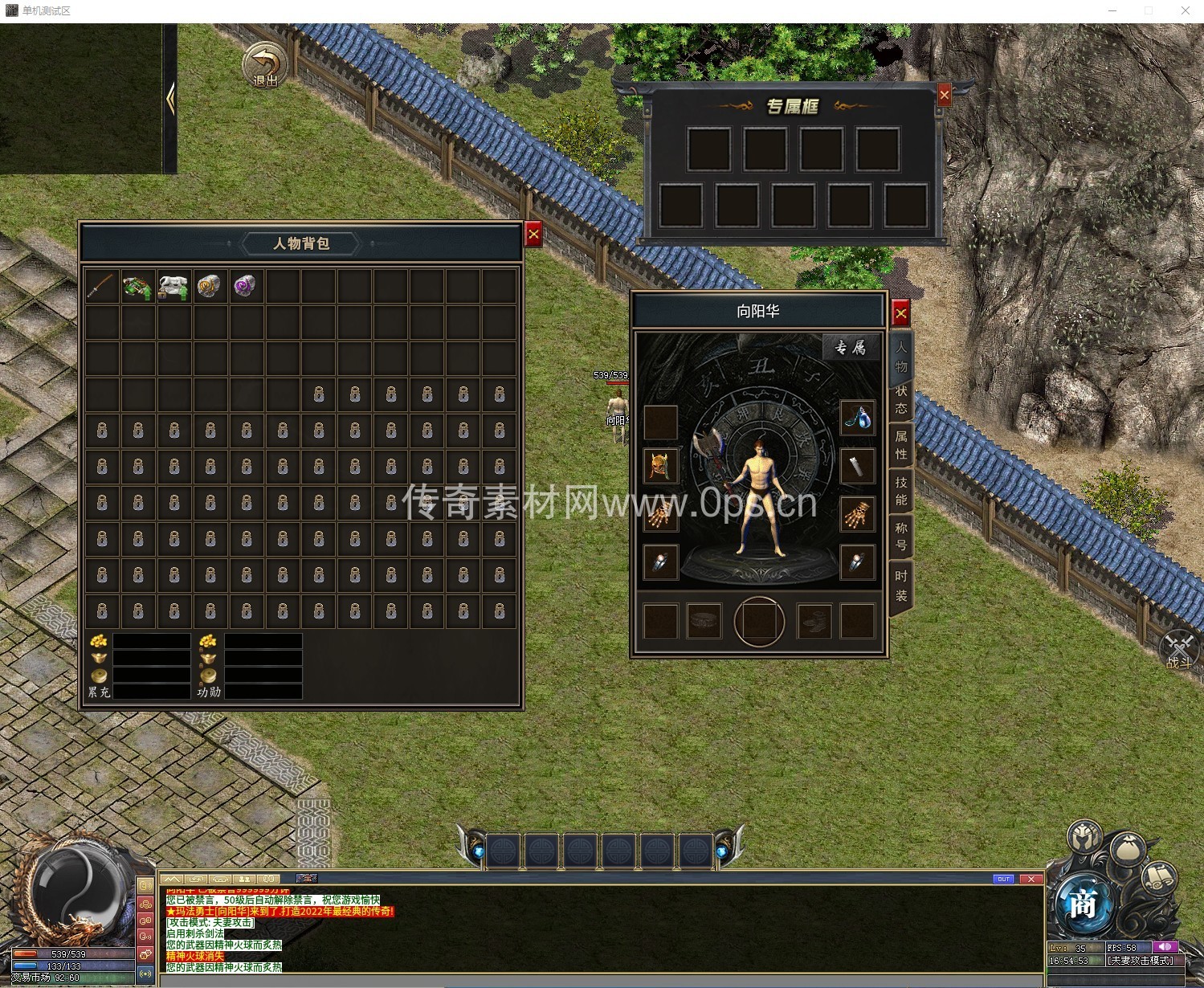
Task: Select the gold swirl stone in the bag
Action: (210, 286)
